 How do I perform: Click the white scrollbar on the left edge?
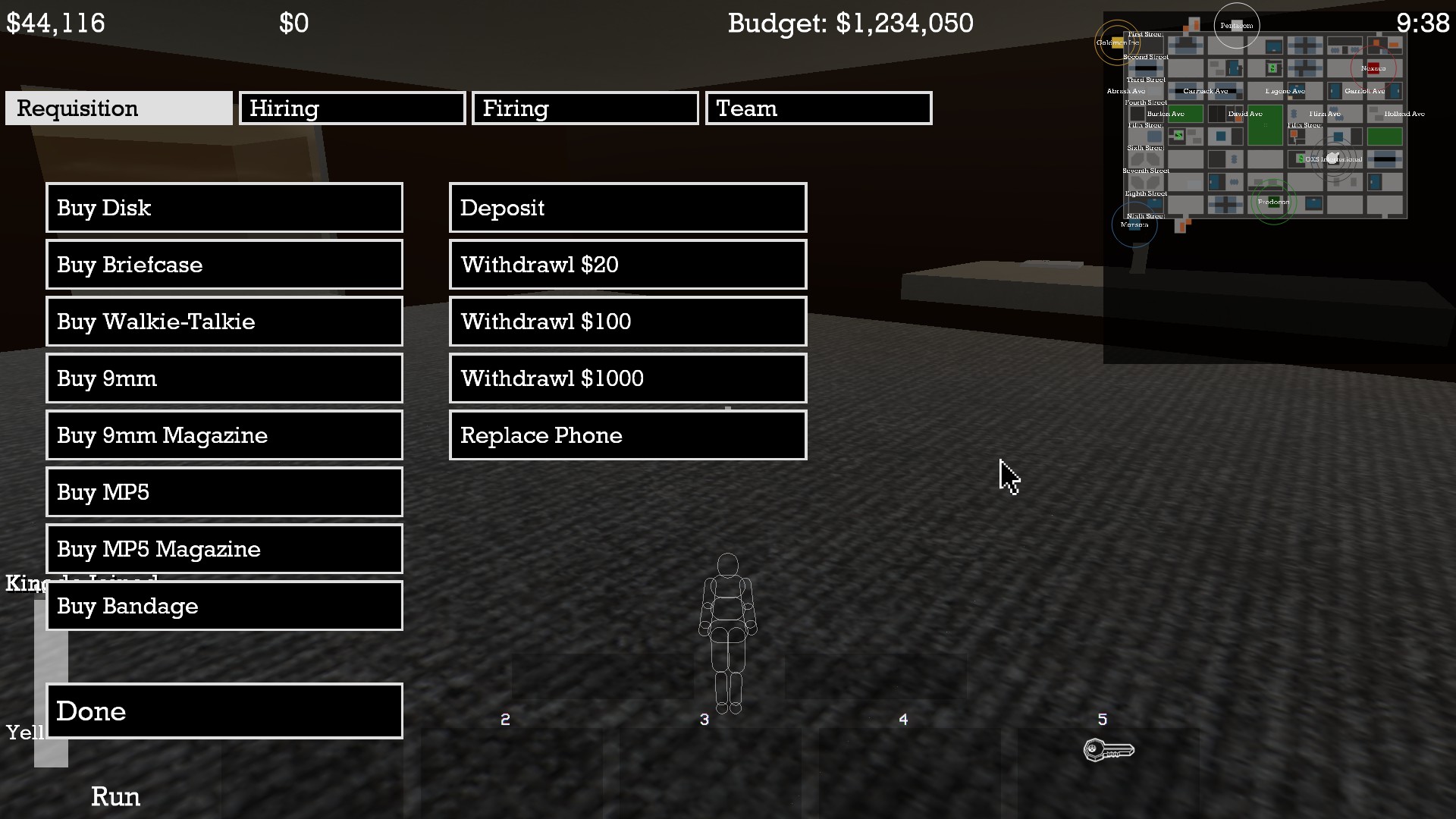(51, 675)
